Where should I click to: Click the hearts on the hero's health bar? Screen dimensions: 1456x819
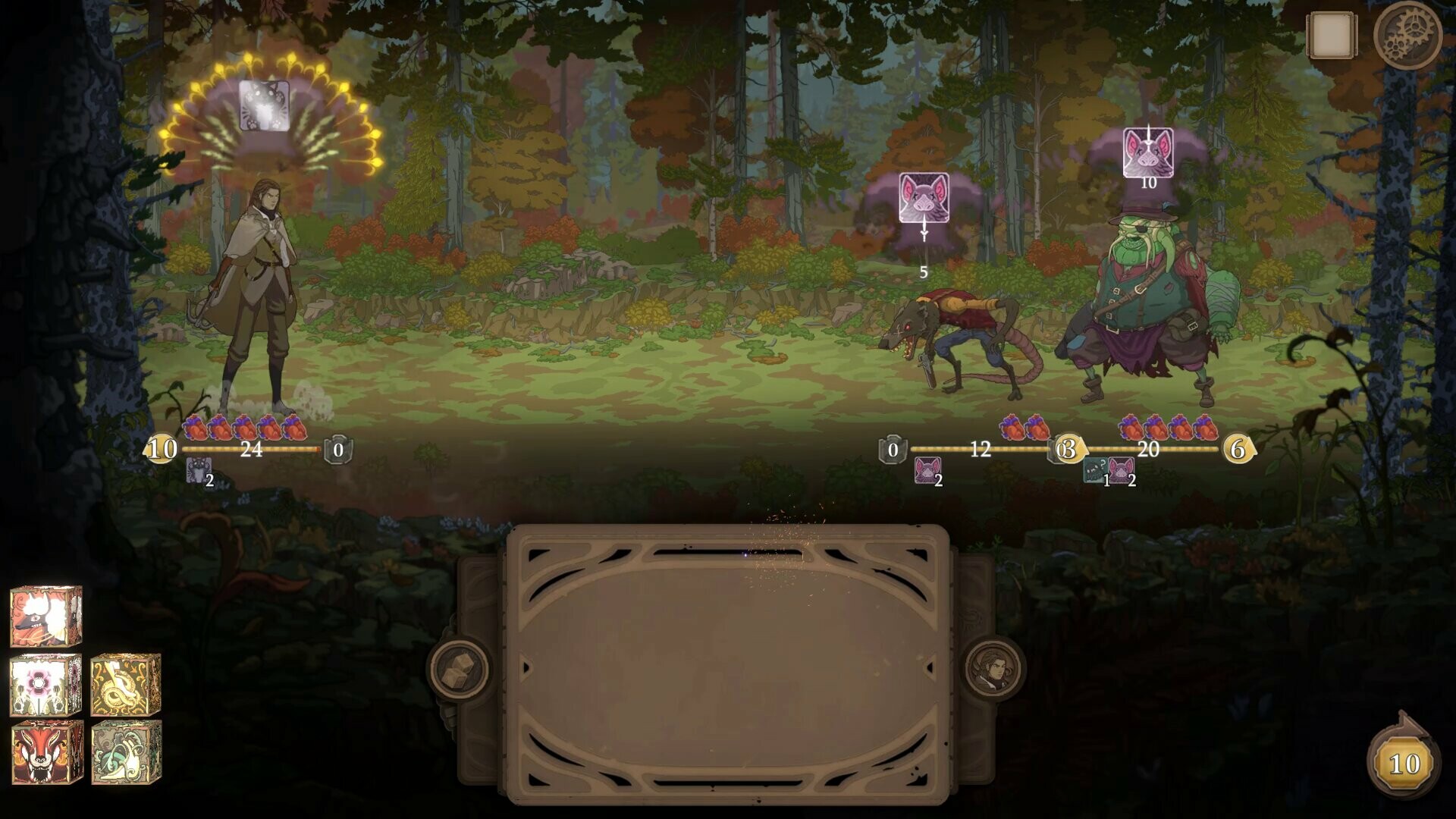(x=243, y=427)
